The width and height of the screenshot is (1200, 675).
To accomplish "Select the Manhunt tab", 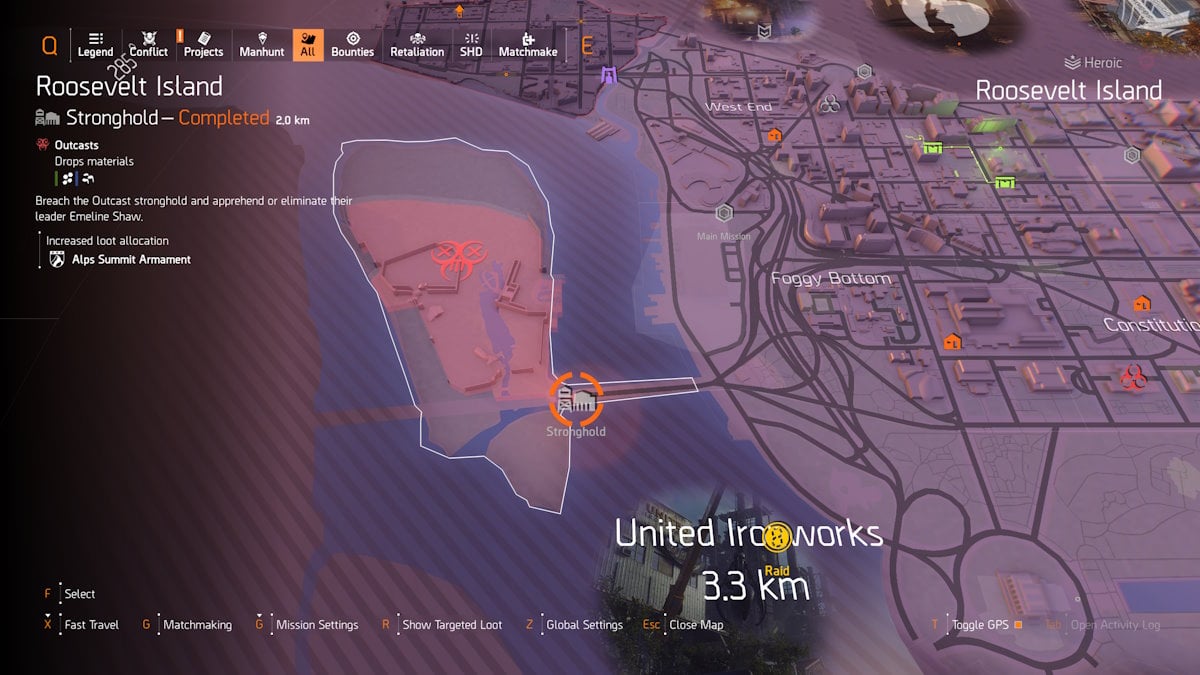I will click(x=262, y=45).
